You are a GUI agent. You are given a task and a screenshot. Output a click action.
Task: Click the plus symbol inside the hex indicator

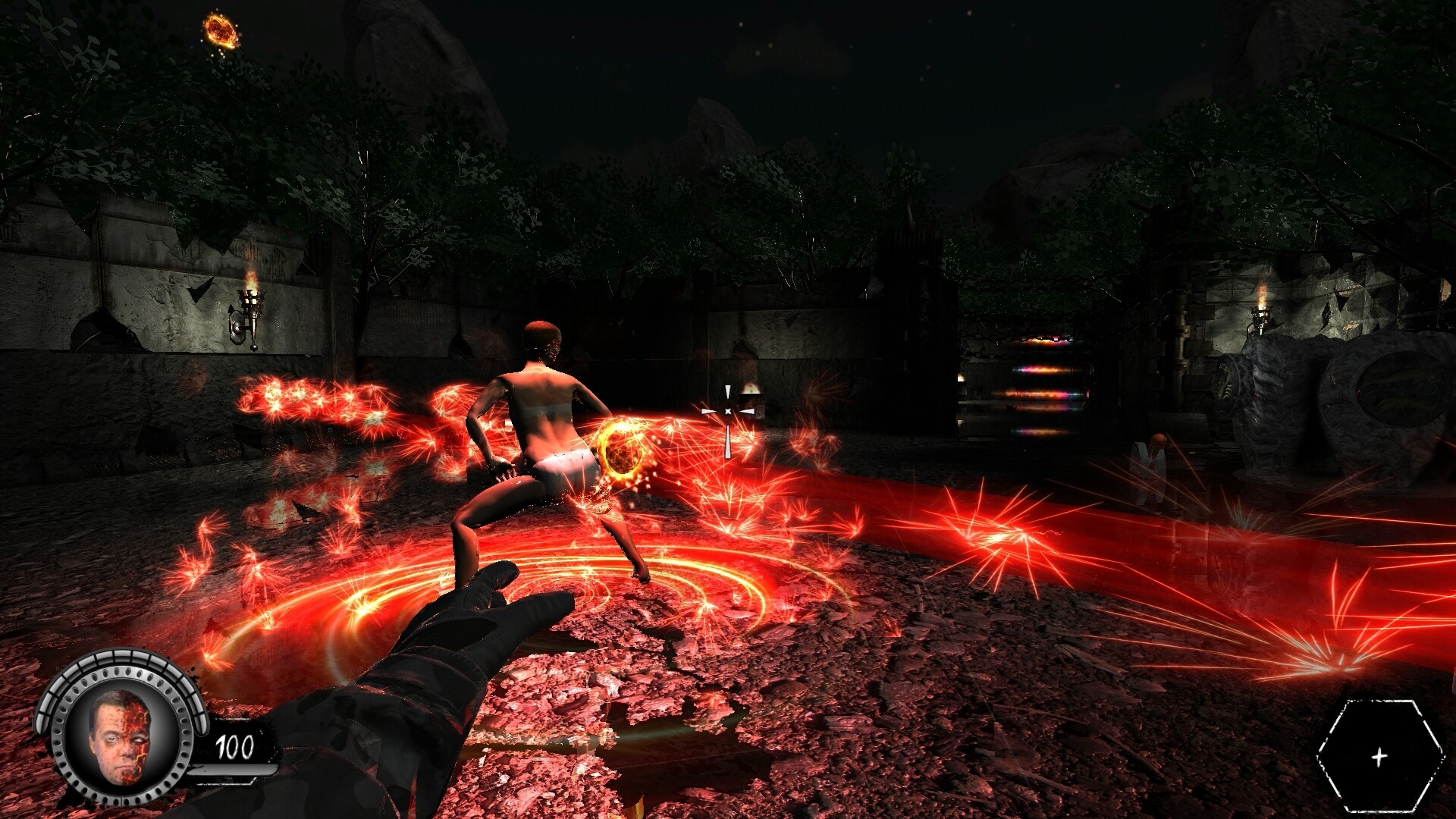tap(1379, 755)
